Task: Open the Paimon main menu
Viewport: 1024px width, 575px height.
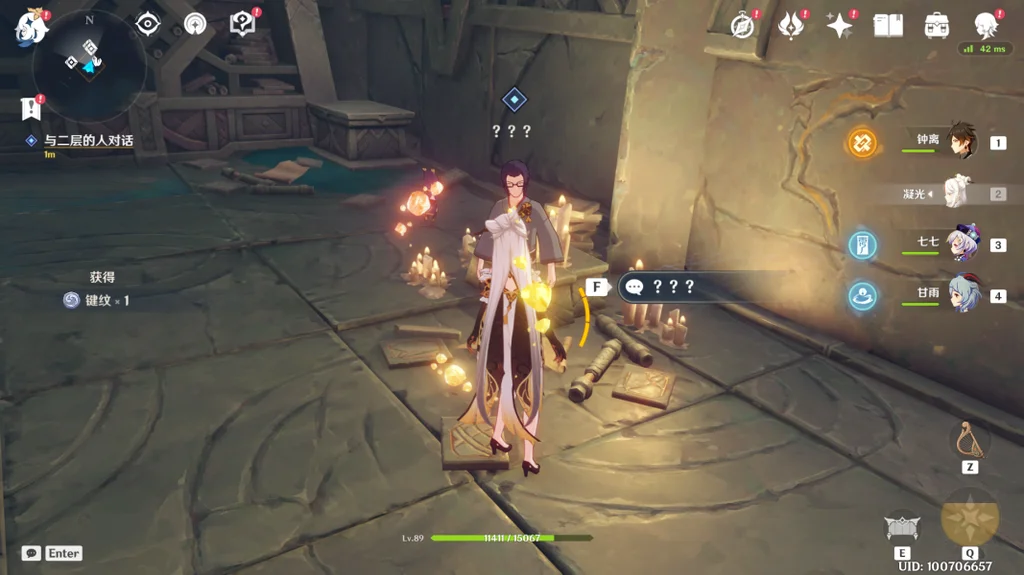Action: (31, 28)
